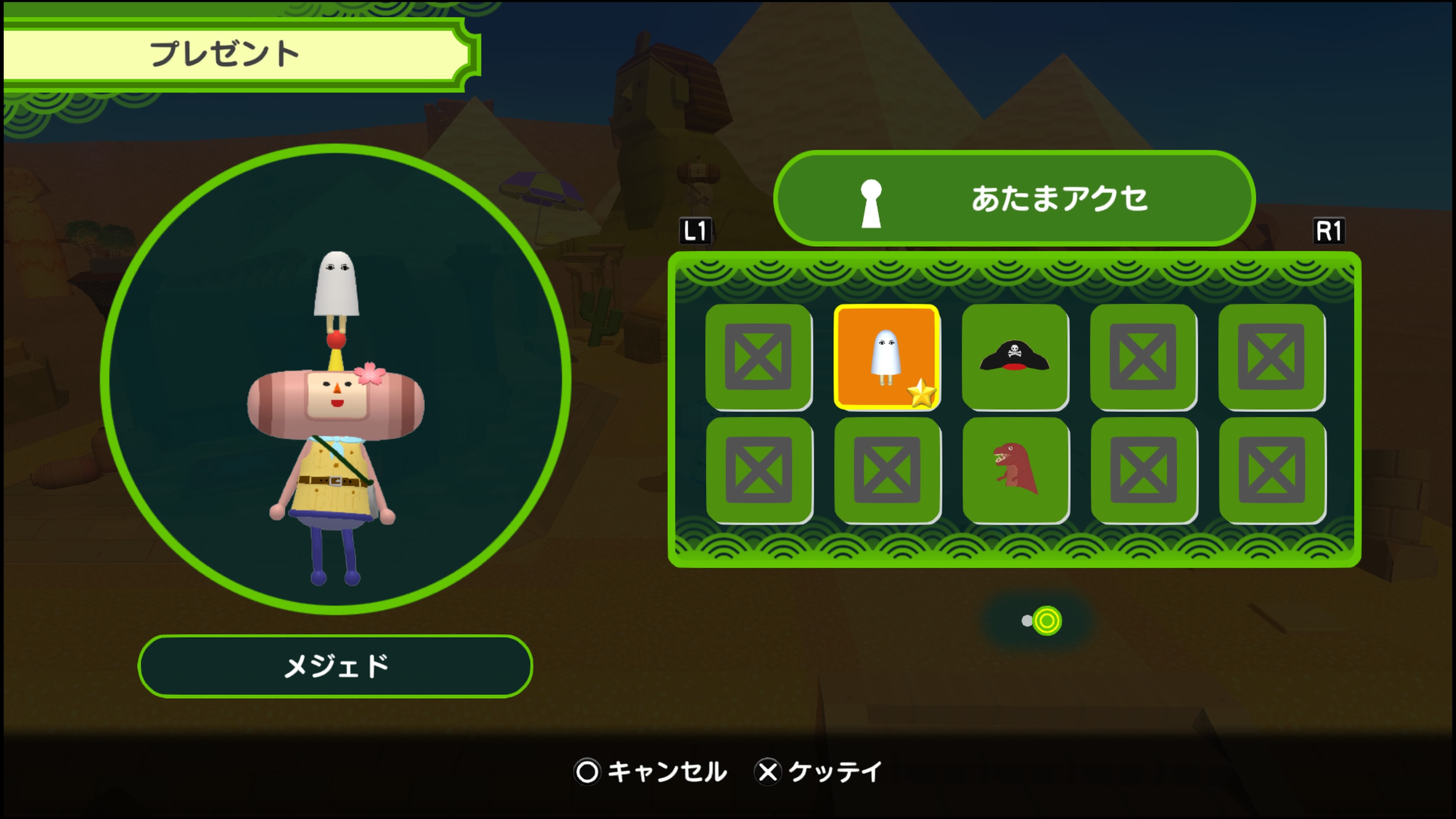Click the メジェド item name label

coord(335,667)
